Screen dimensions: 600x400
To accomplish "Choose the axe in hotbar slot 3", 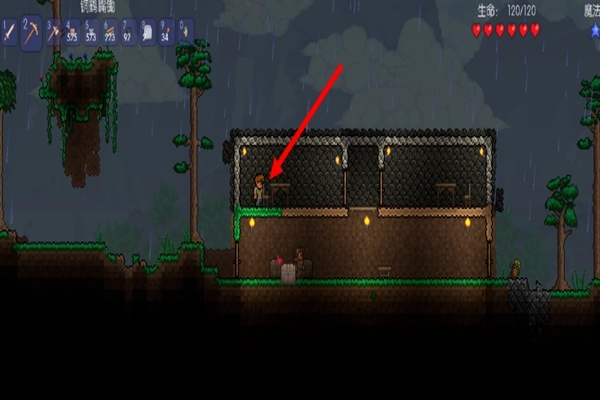I will (52, 33).
